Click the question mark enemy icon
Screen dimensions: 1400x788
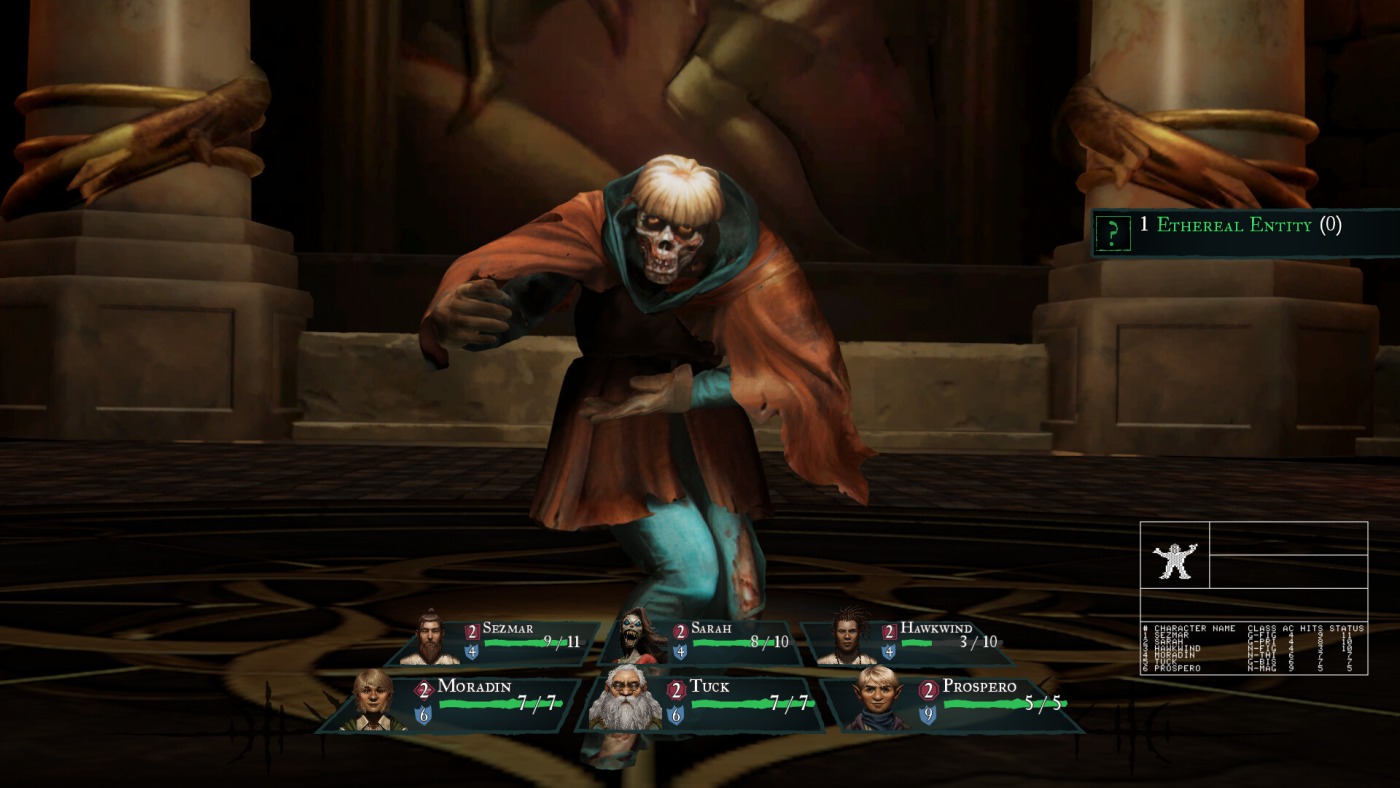tap(1111, 233)
